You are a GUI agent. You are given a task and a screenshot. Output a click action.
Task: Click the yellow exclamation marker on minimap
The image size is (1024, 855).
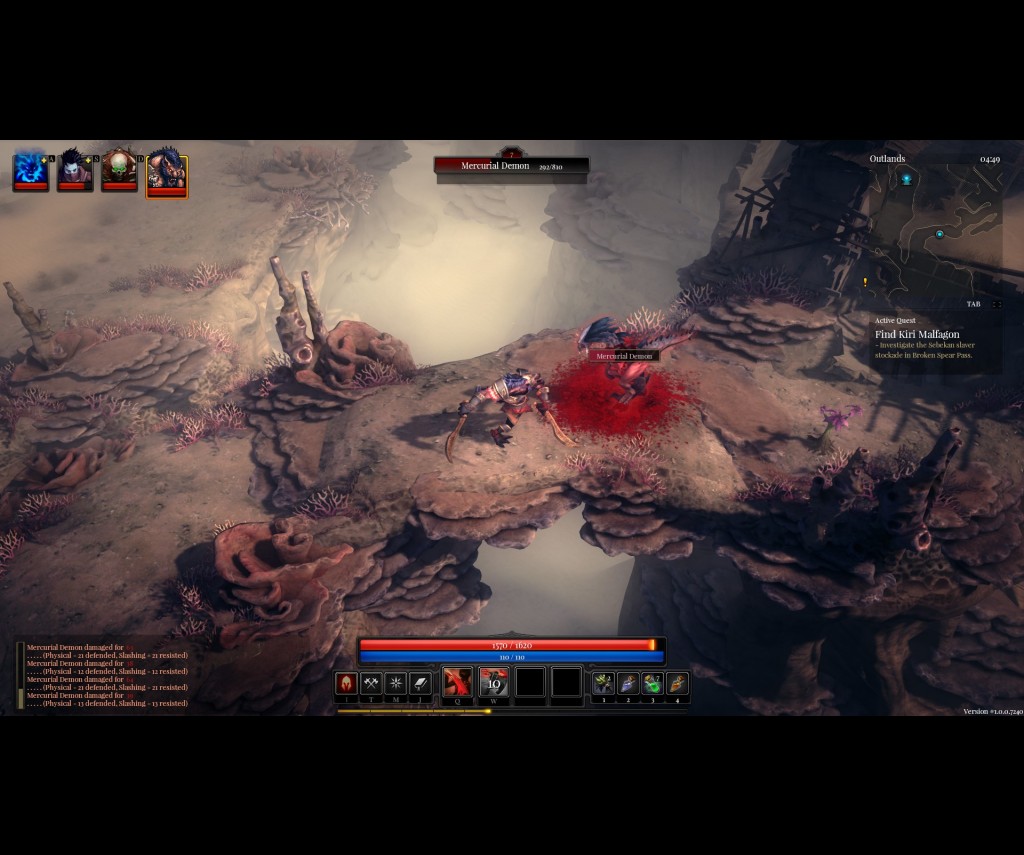(865, 282)
